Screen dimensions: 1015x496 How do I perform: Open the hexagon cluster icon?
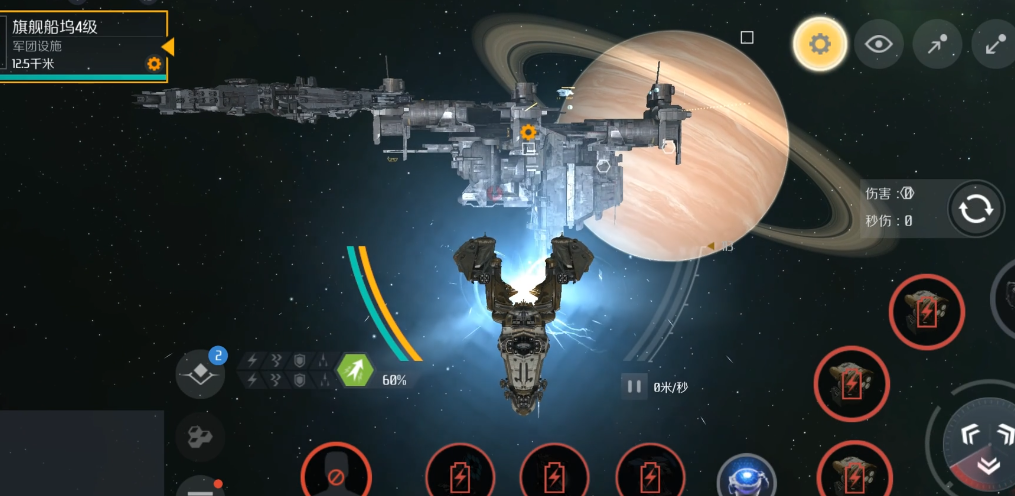(200, 436)
